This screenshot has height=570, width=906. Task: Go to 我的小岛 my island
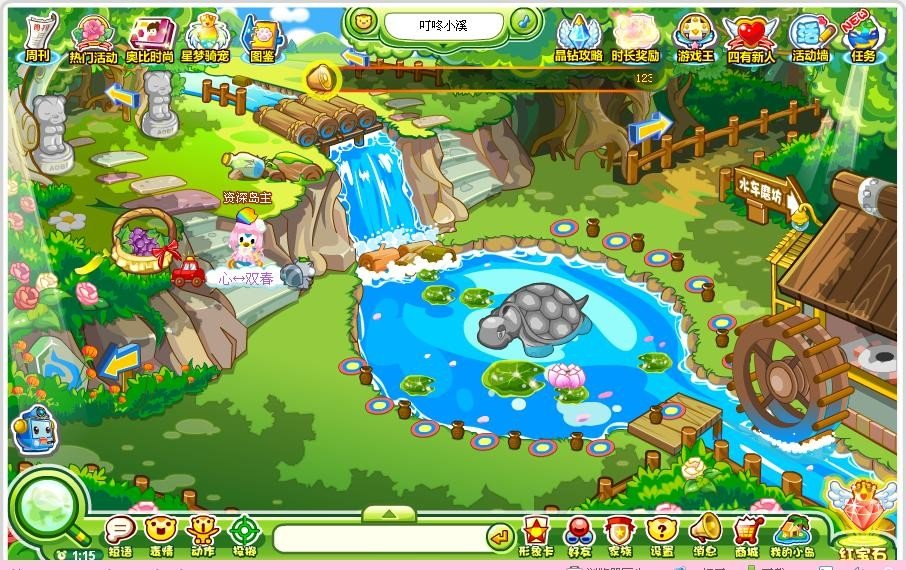click(x=792, y=533)
